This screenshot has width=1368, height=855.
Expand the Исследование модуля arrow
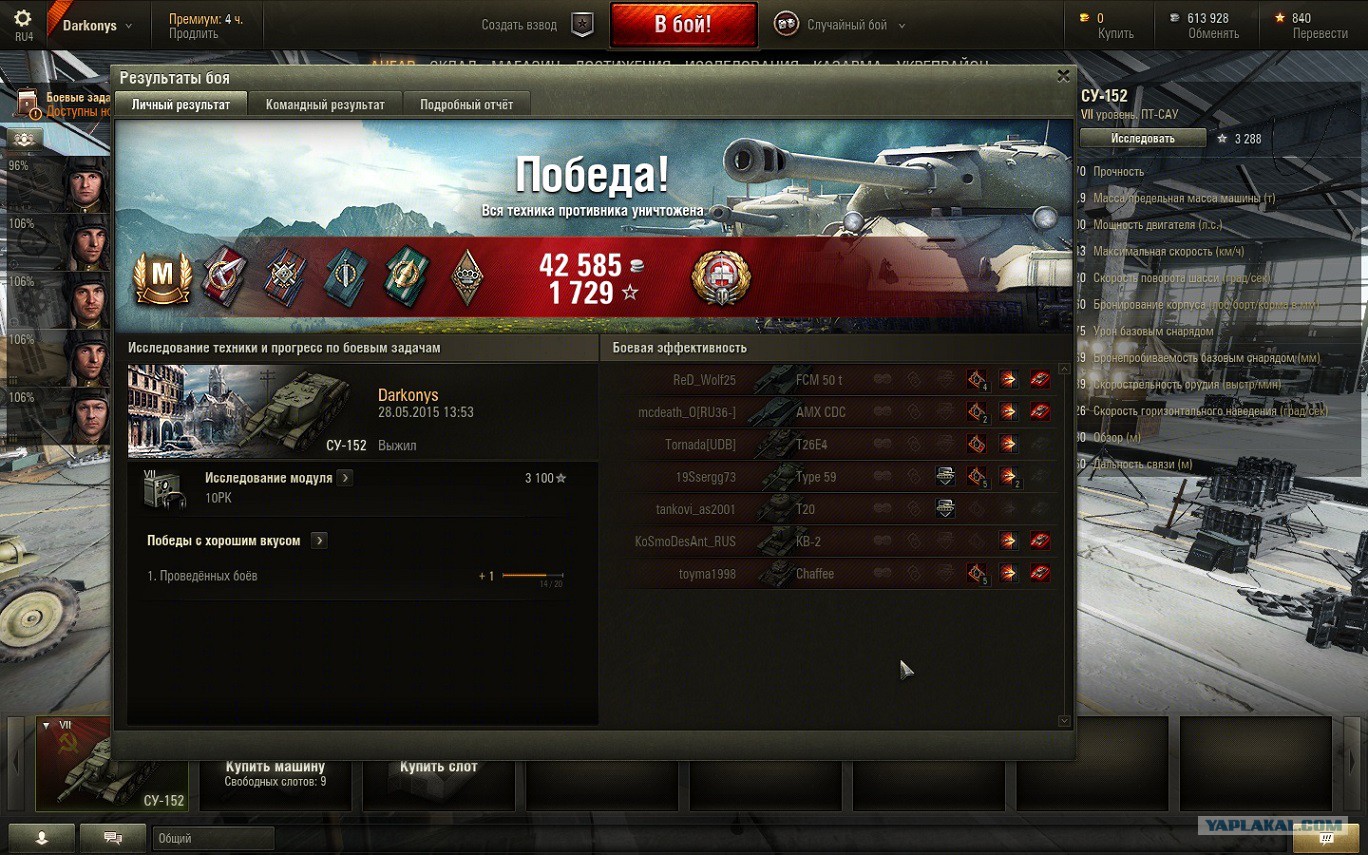point(345,478)
